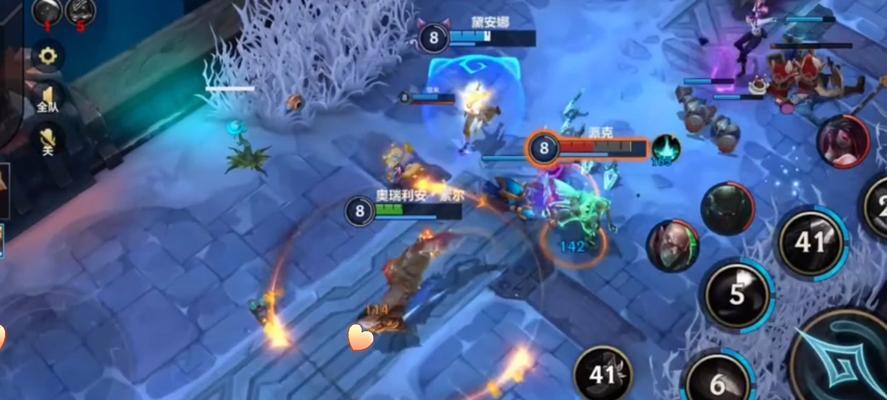Use the small spell showing cooldown 41
The width and height of the screenshot is (887, 400).
[x=603, y=375]
